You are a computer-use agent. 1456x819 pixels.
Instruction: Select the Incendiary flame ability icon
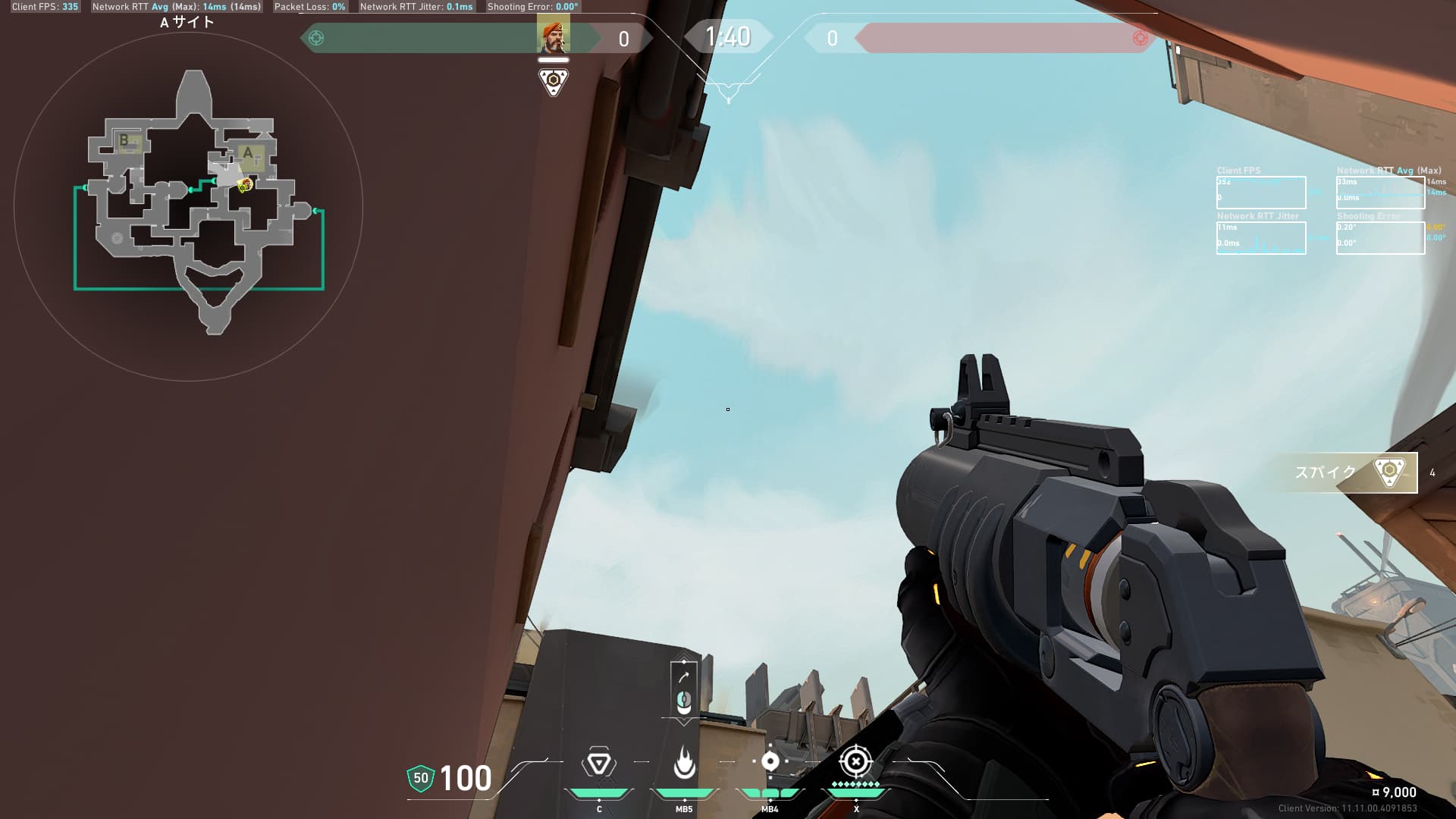point(684,763)
